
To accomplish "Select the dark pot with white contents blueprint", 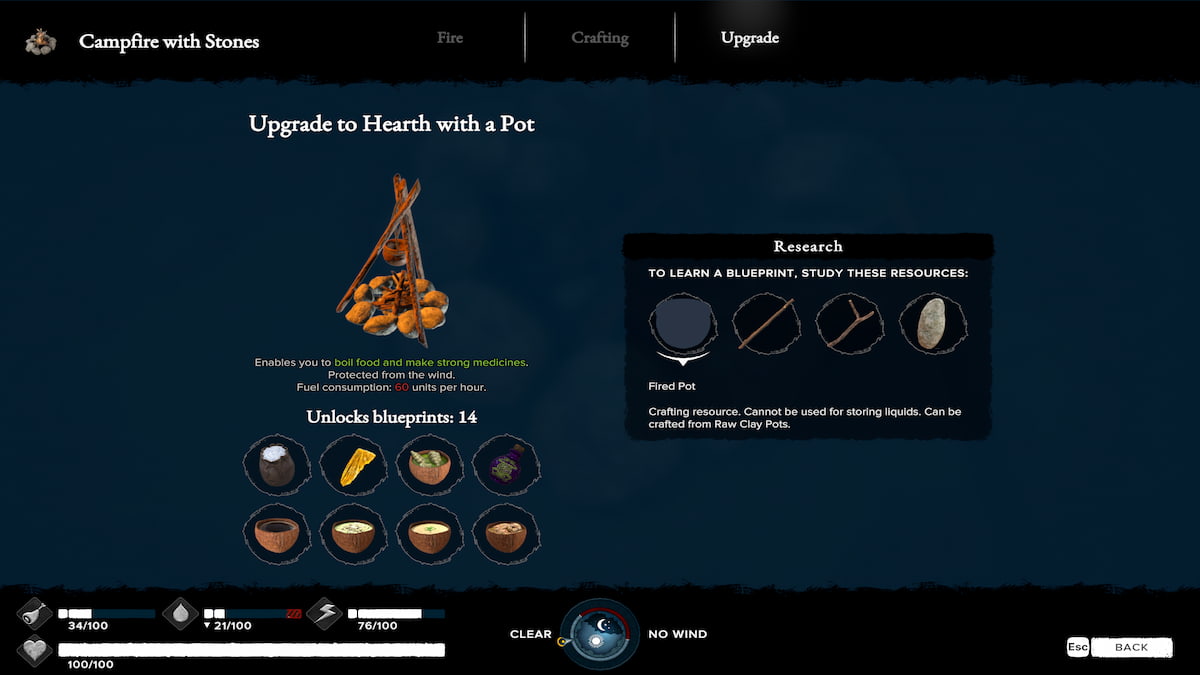I will pos(277,465).
